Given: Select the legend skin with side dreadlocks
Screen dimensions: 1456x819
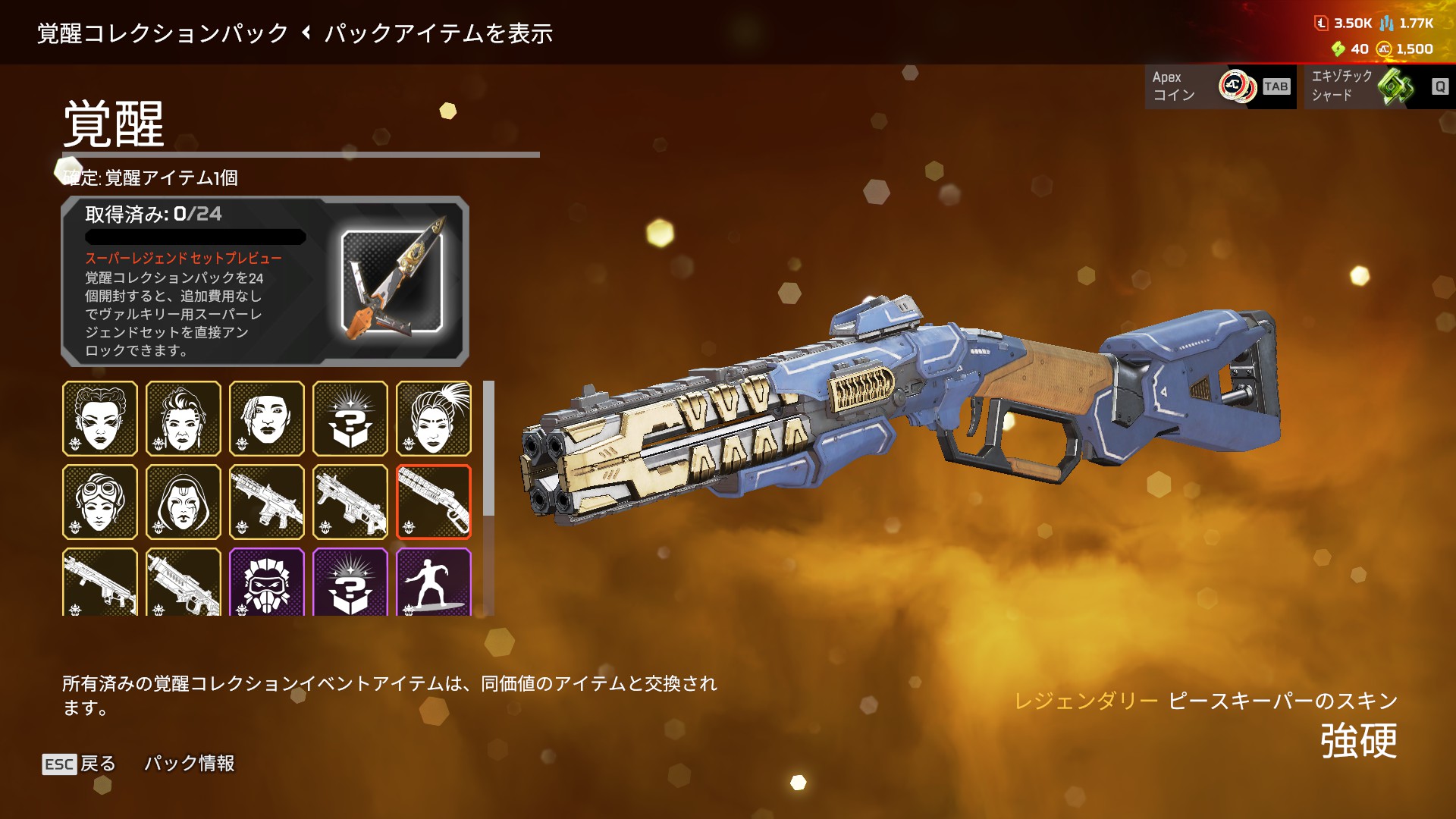Looking at the screenshot, I should click(x=267, y=419).
